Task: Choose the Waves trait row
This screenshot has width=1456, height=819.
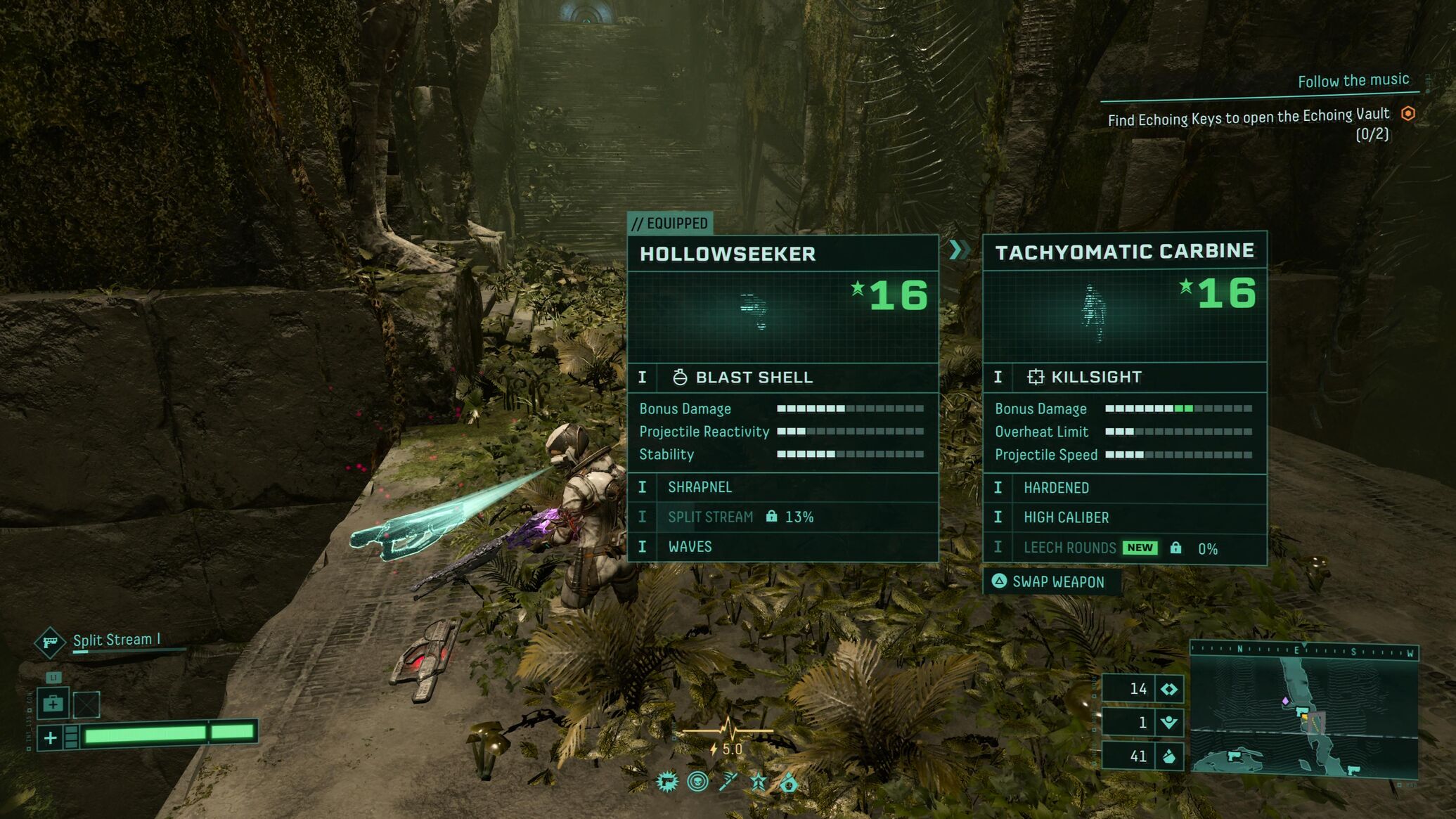Action: pyautogui.click(x=782, y=546)
